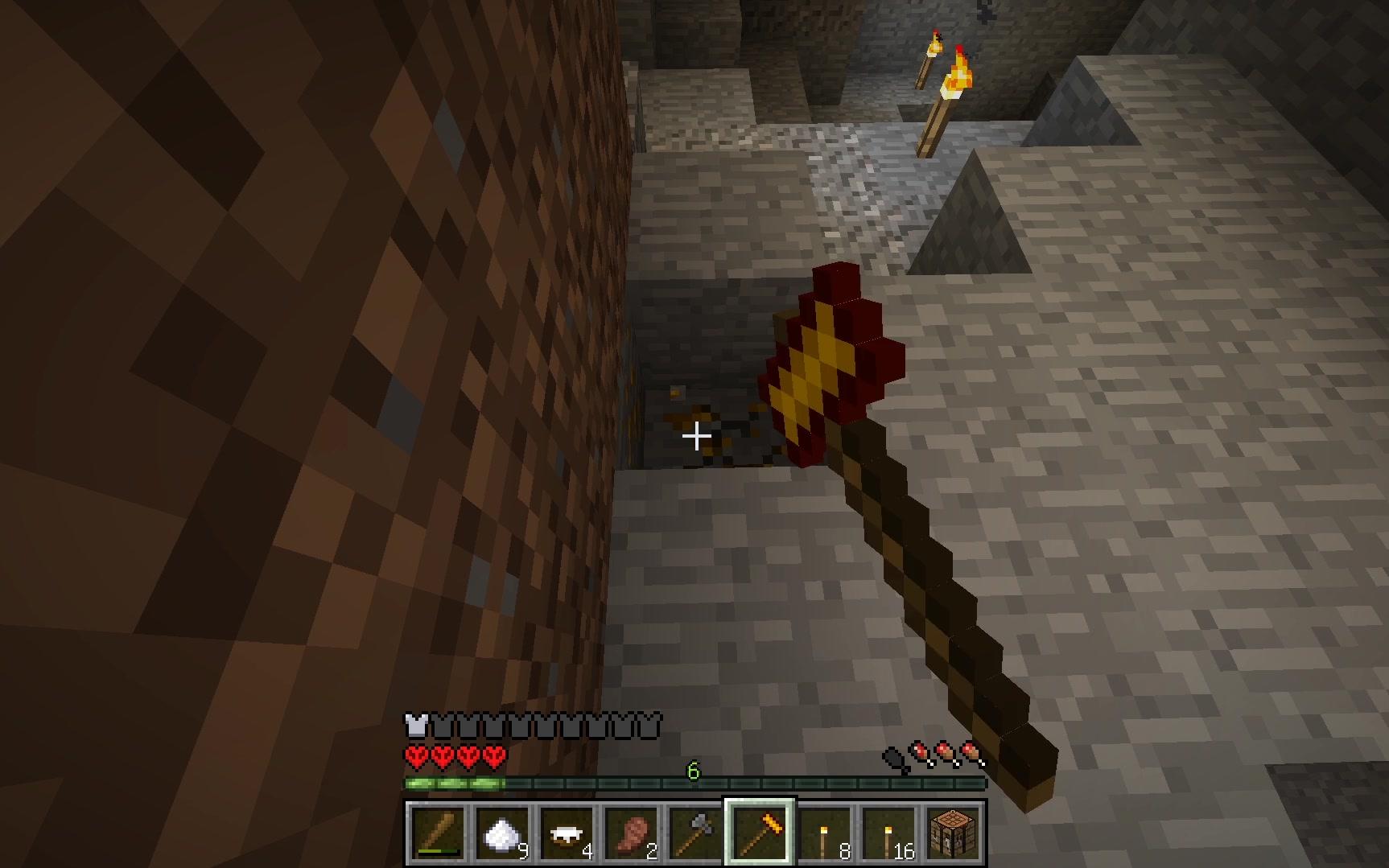The height and width of the screenshot is (868, 1389).
Task: Click the dirt block wall on the left
Action: 241,322
